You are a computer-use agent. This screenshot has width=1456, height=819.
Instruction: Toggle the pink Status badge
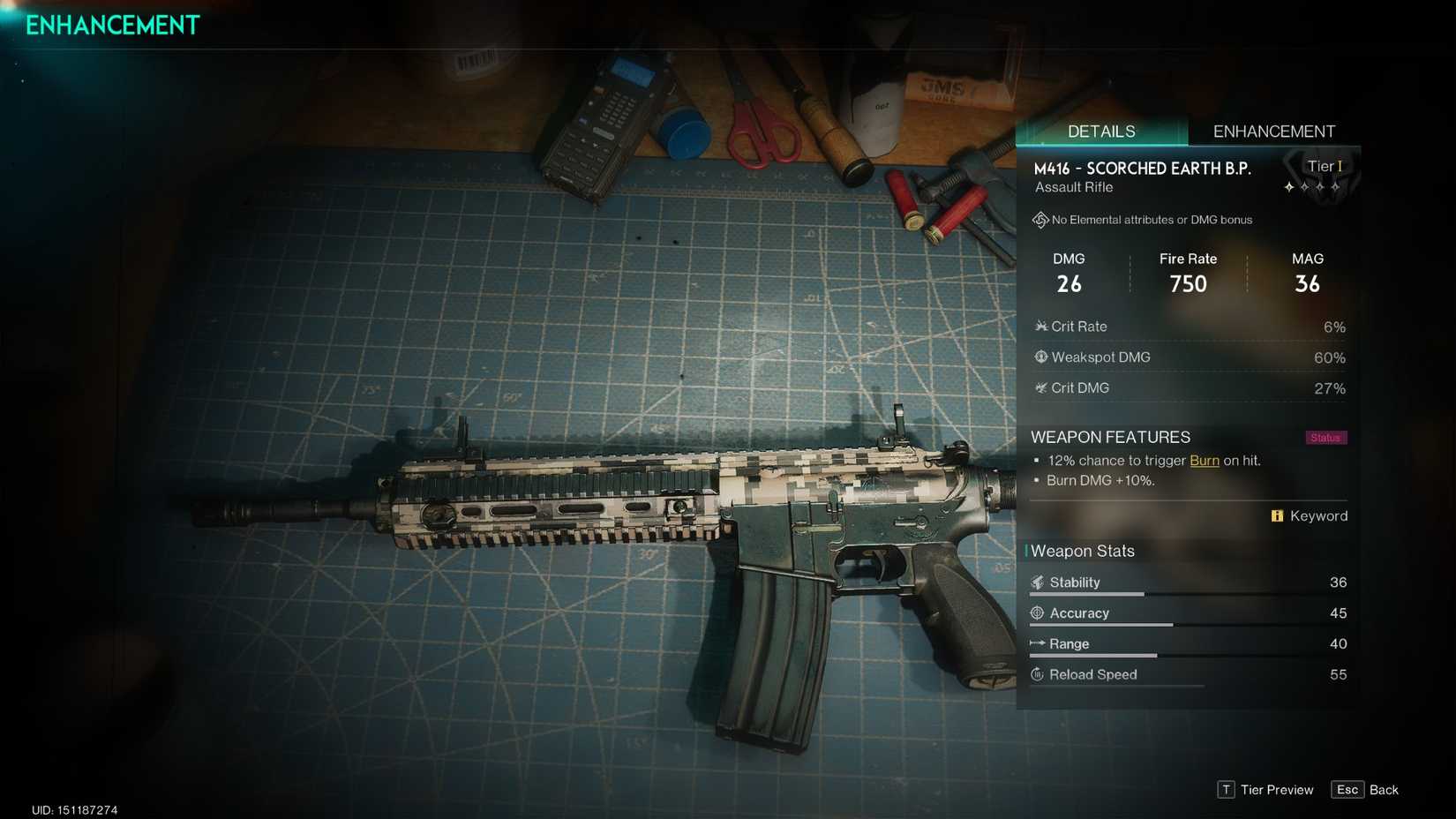point(1325,437)
